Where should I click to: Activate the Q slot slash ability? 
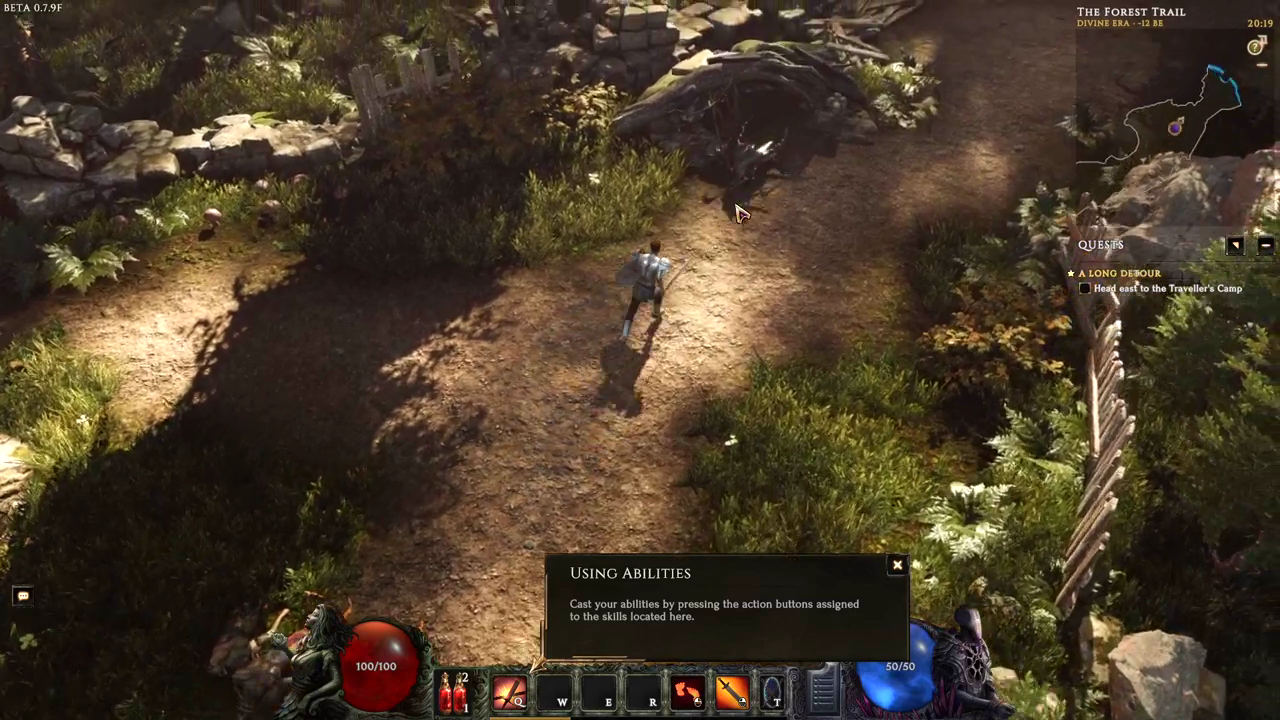[x=510, y=692]
